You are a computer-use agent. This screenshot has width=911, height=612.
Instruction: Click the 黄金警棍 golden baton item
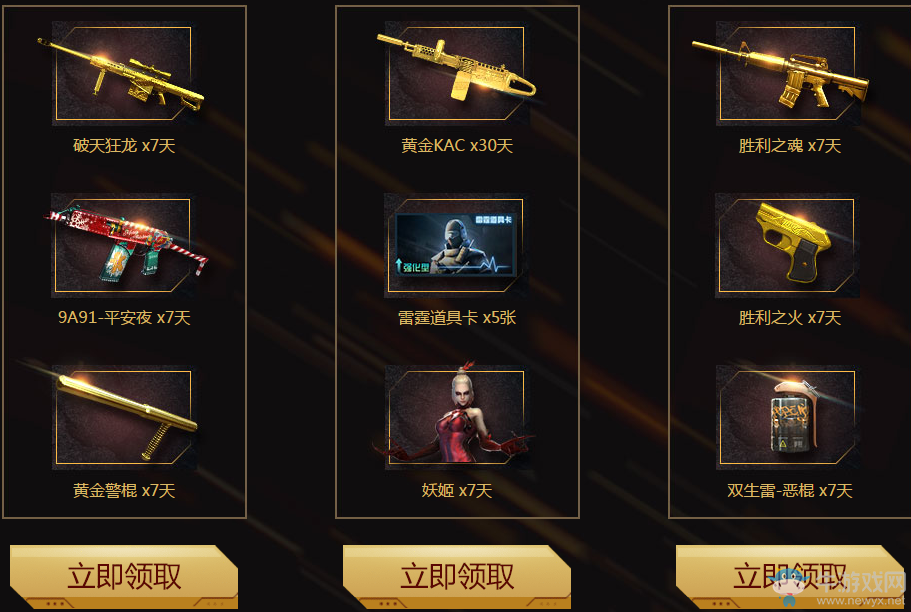coord(122,417)
